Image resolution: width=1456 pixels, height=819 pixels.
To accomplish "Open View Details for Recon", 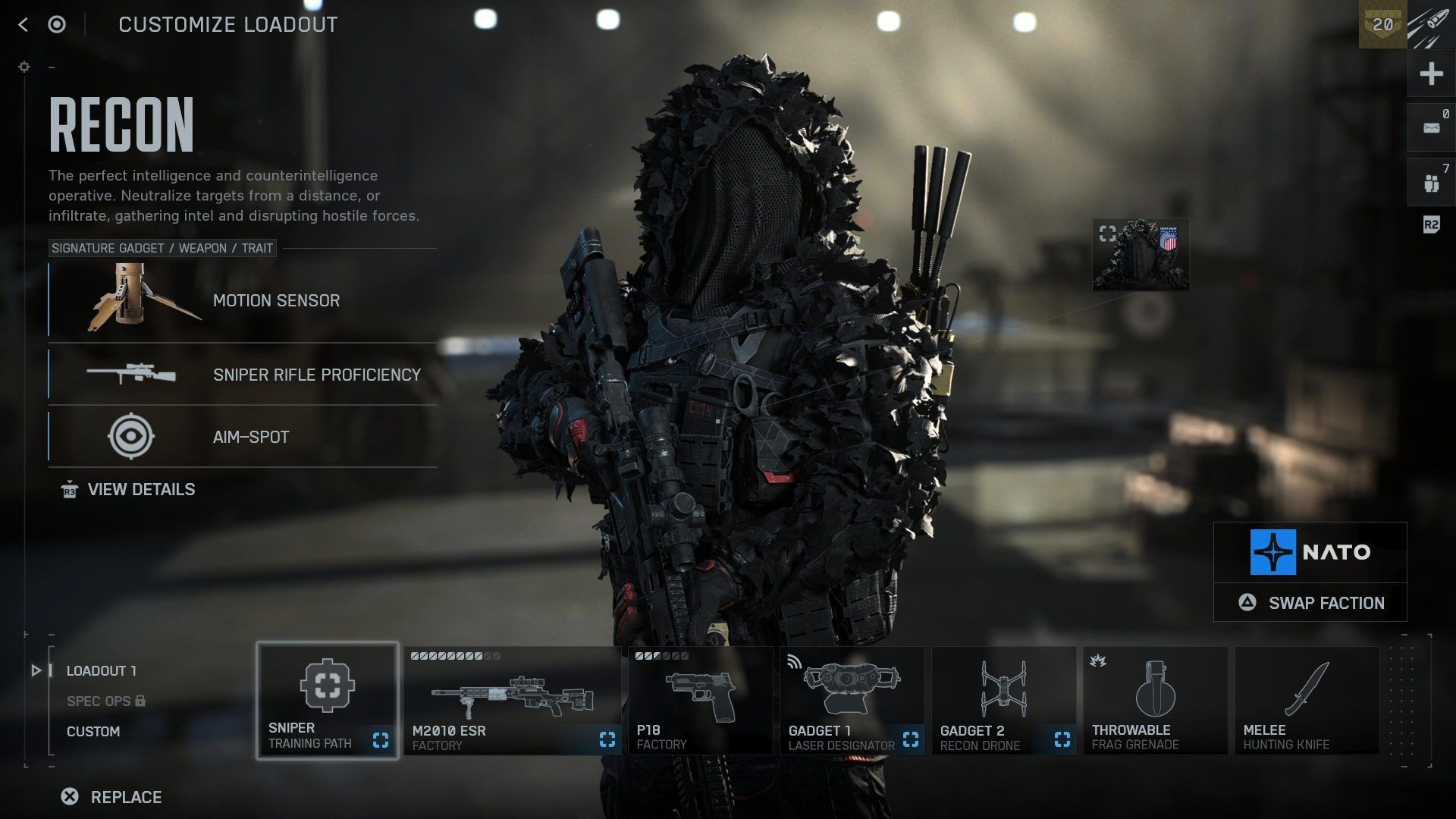I will tap(140, 490).
